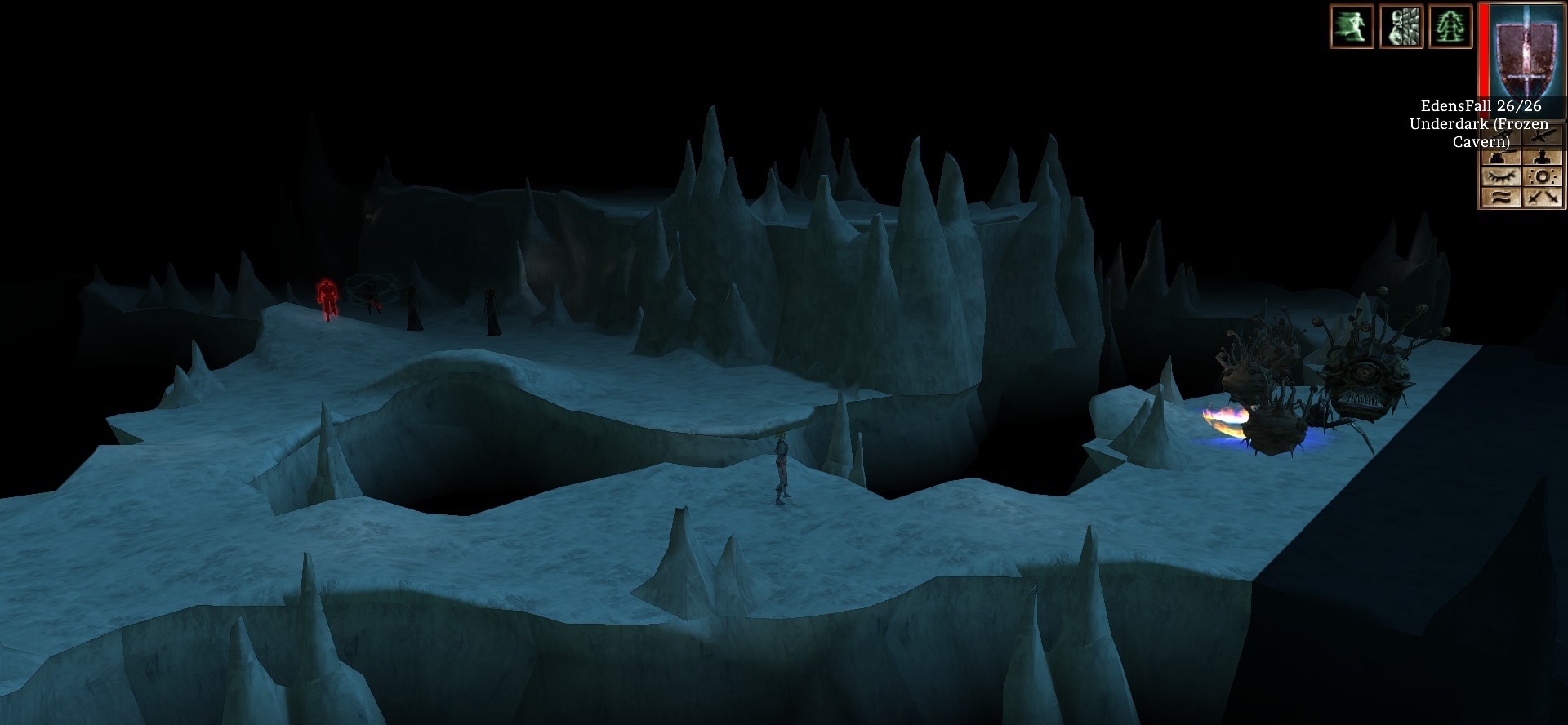
Task: Activate the dotted circle detect mode button
Action: click(1543, 177)
